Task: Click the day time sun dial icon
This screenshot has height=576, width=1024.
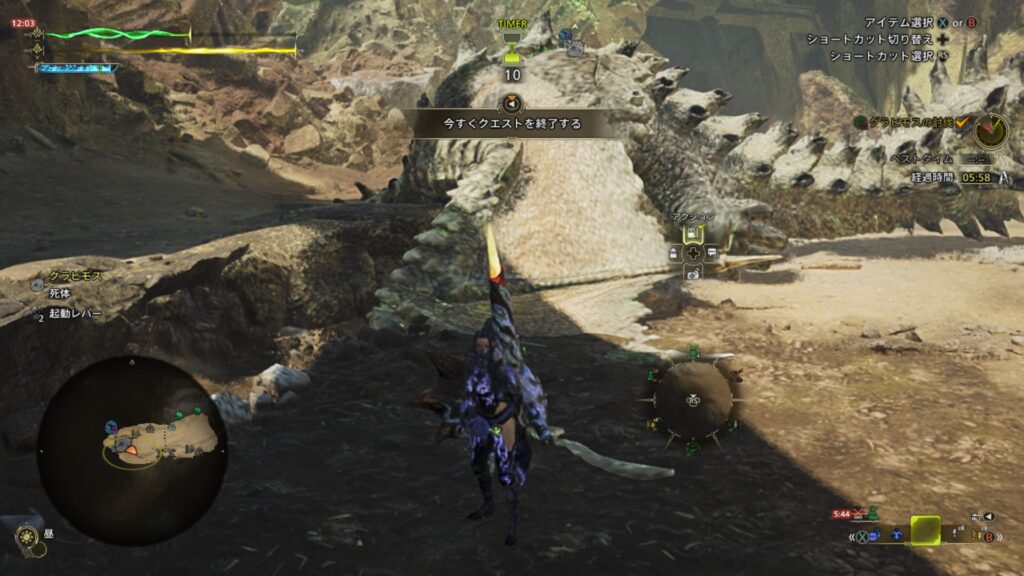Action: (x=26, y=539)
